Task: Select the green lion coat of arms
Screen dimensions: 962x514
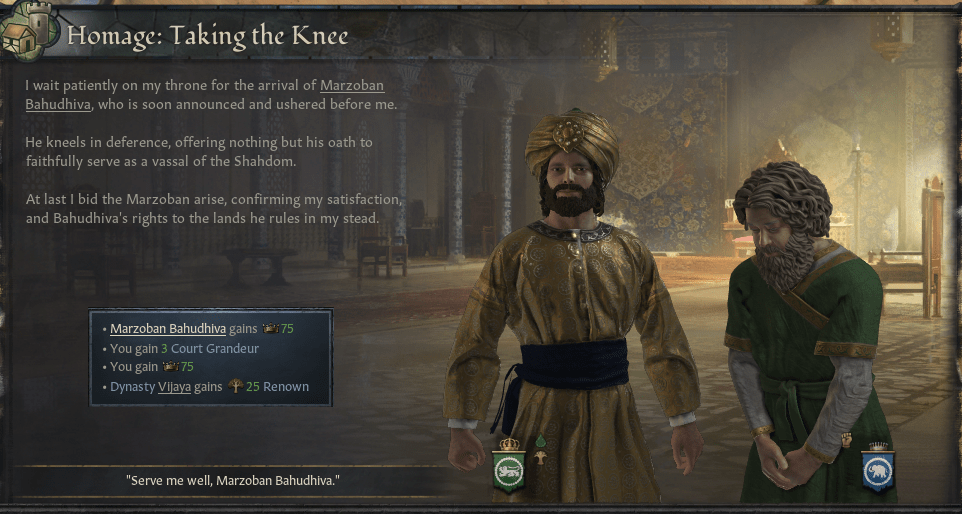Action: coord(509,470)
